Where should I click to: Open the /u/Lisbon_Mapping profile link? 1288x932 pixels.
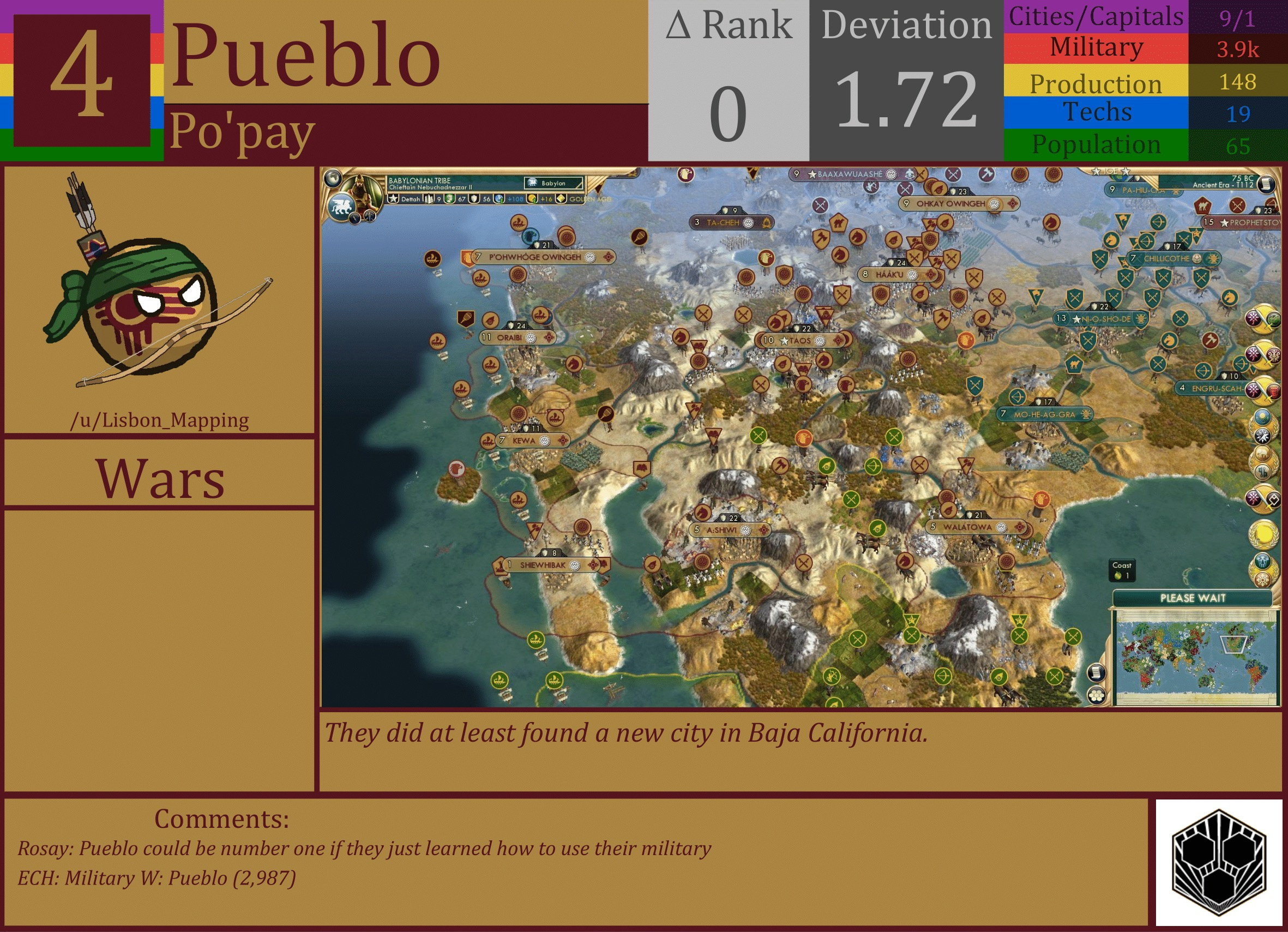point(161,420)
